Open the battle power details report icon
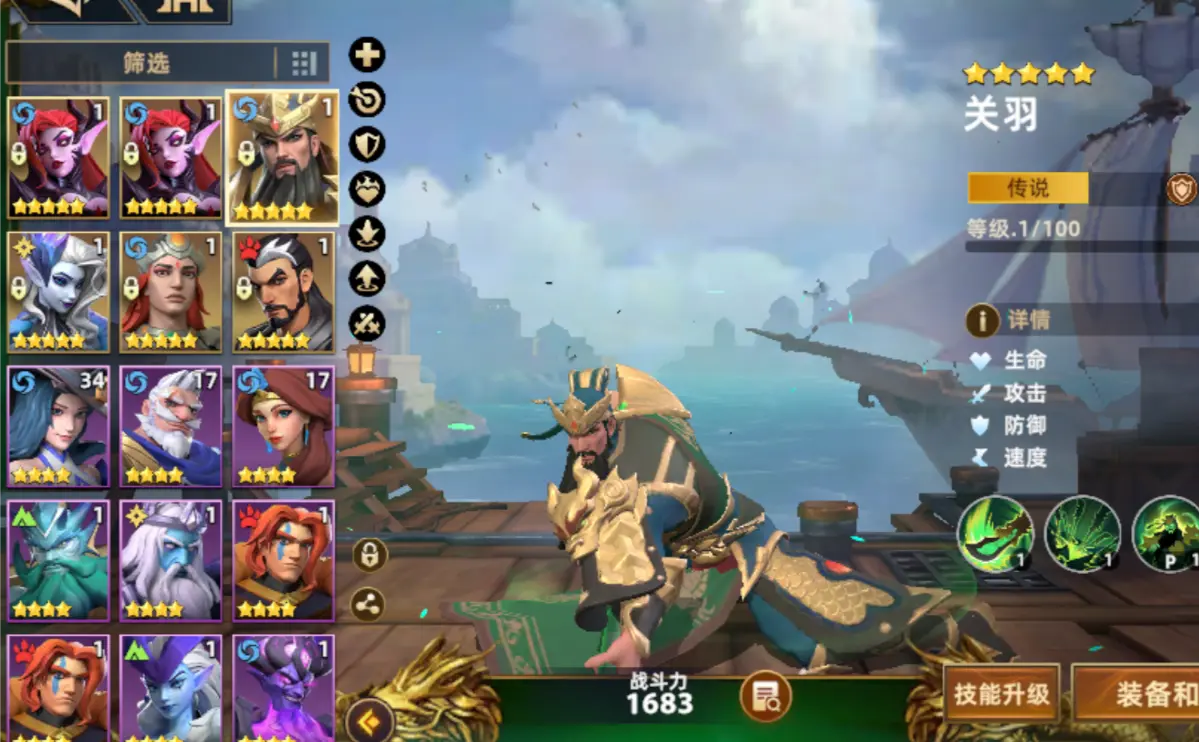The image size is (1199, 742). coord(765,696)
